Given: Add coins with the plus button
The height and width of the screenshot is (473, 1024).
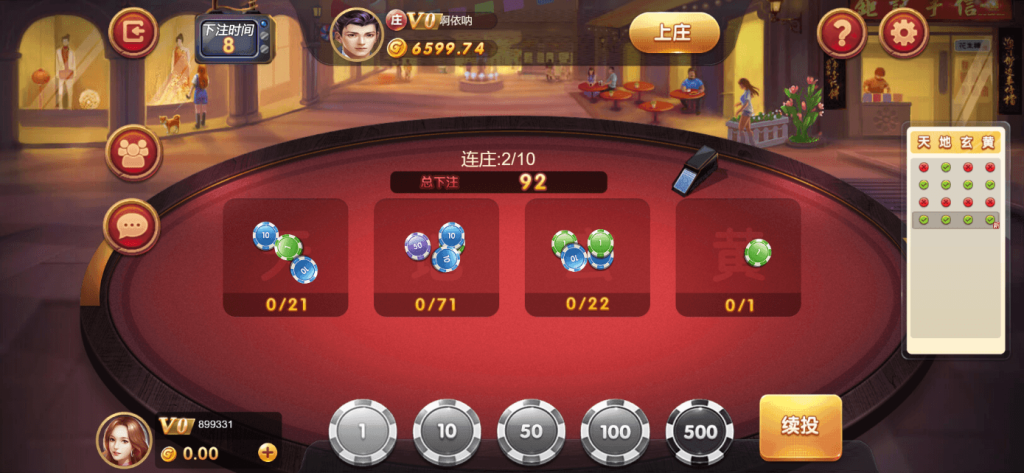Looking at the screenshot, I should pyautogui.click(x=268, y=452).
